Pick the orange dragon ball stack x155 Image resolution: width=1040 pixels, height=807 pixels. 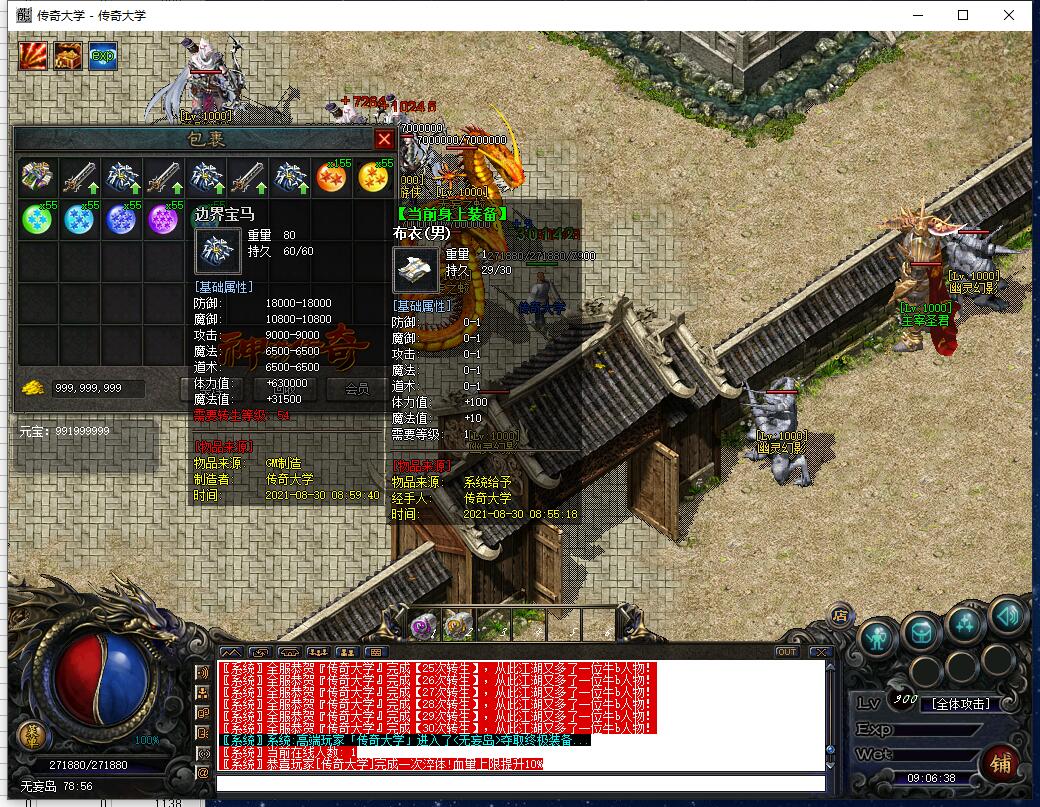pyautogui.click(x=332, y=177)
